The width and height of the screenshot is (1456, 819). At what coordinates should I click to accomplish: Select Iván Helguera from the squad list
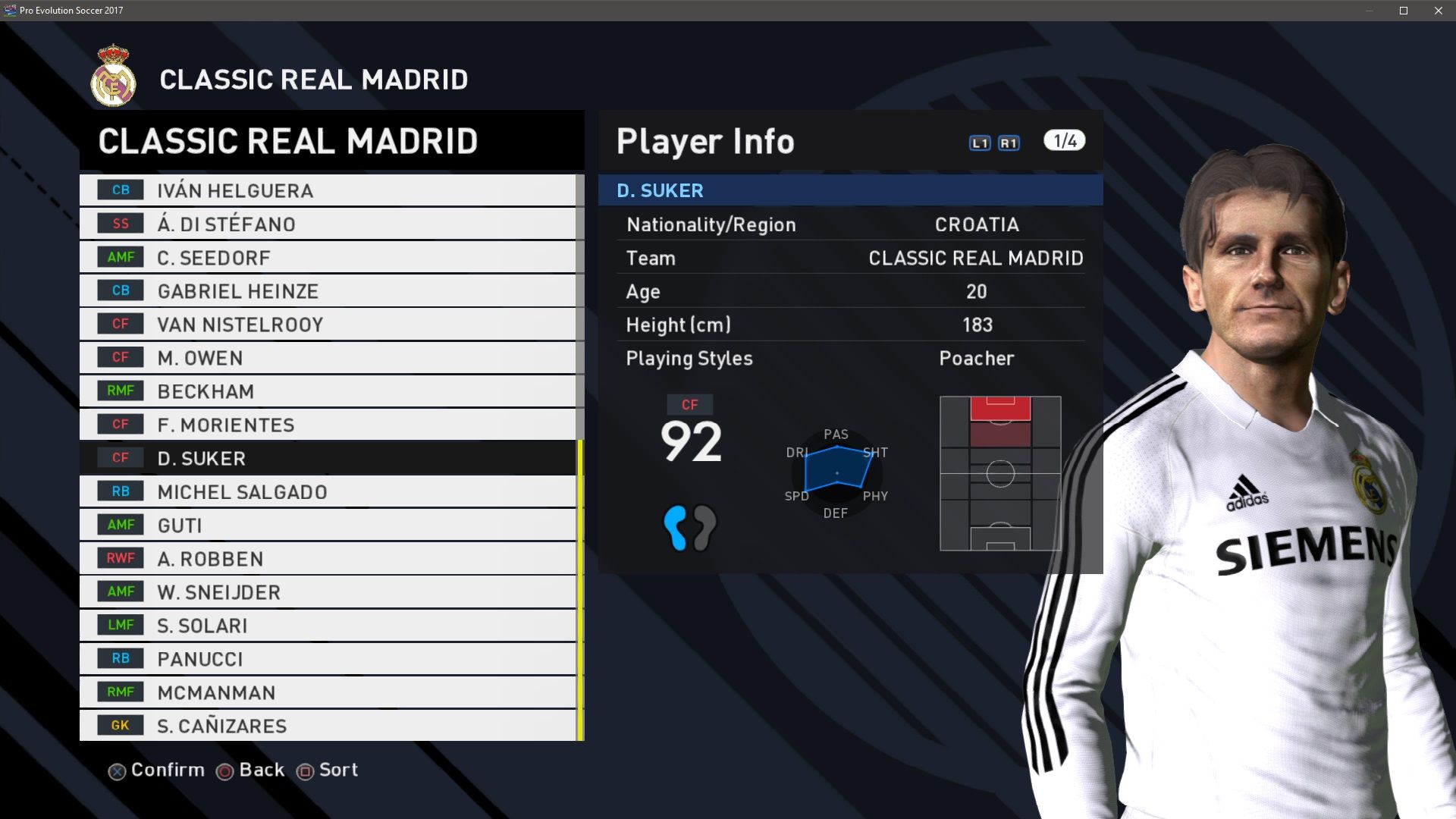point(327,190)
